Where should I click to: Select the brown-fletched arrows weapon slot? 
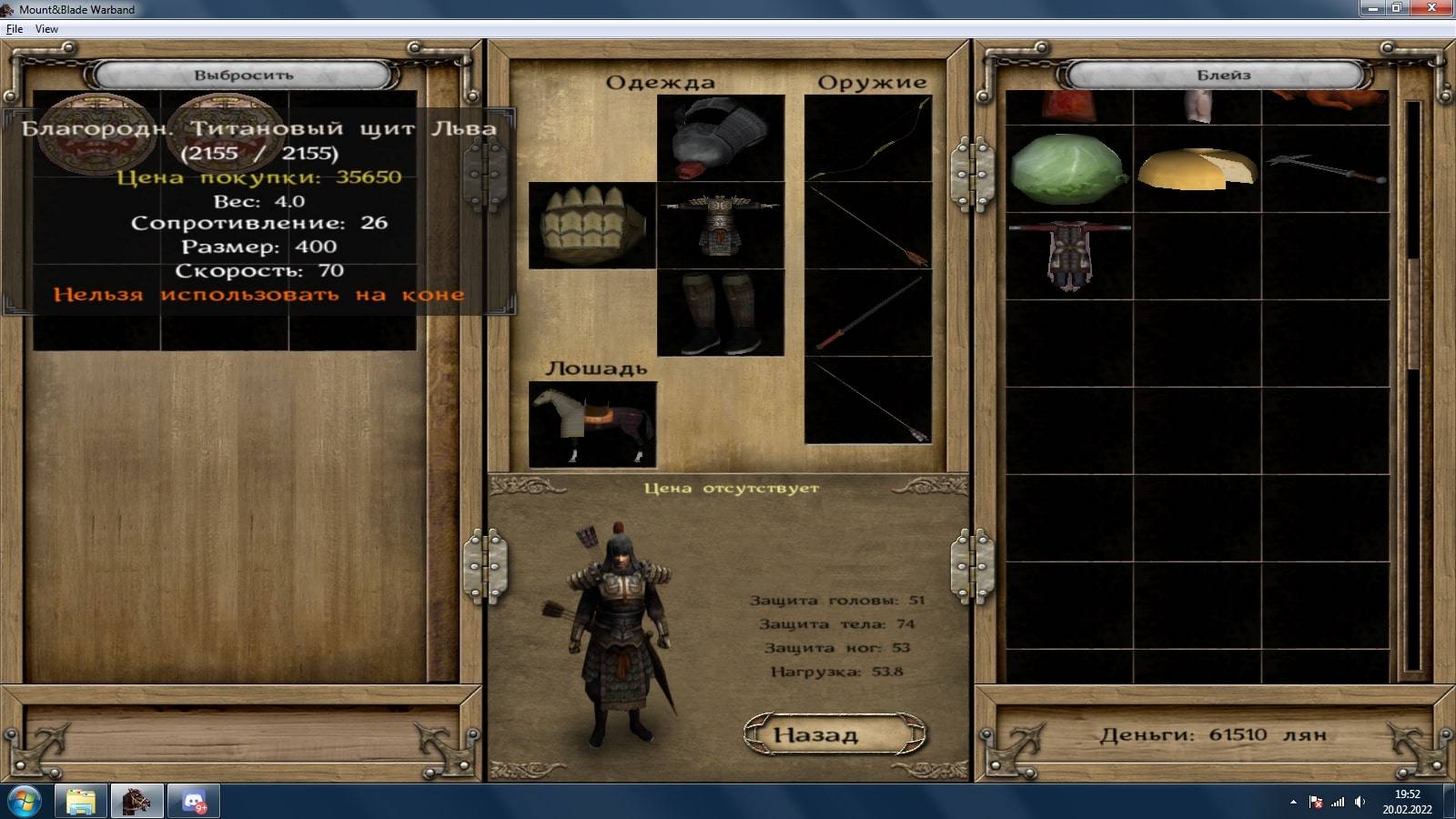868,225
